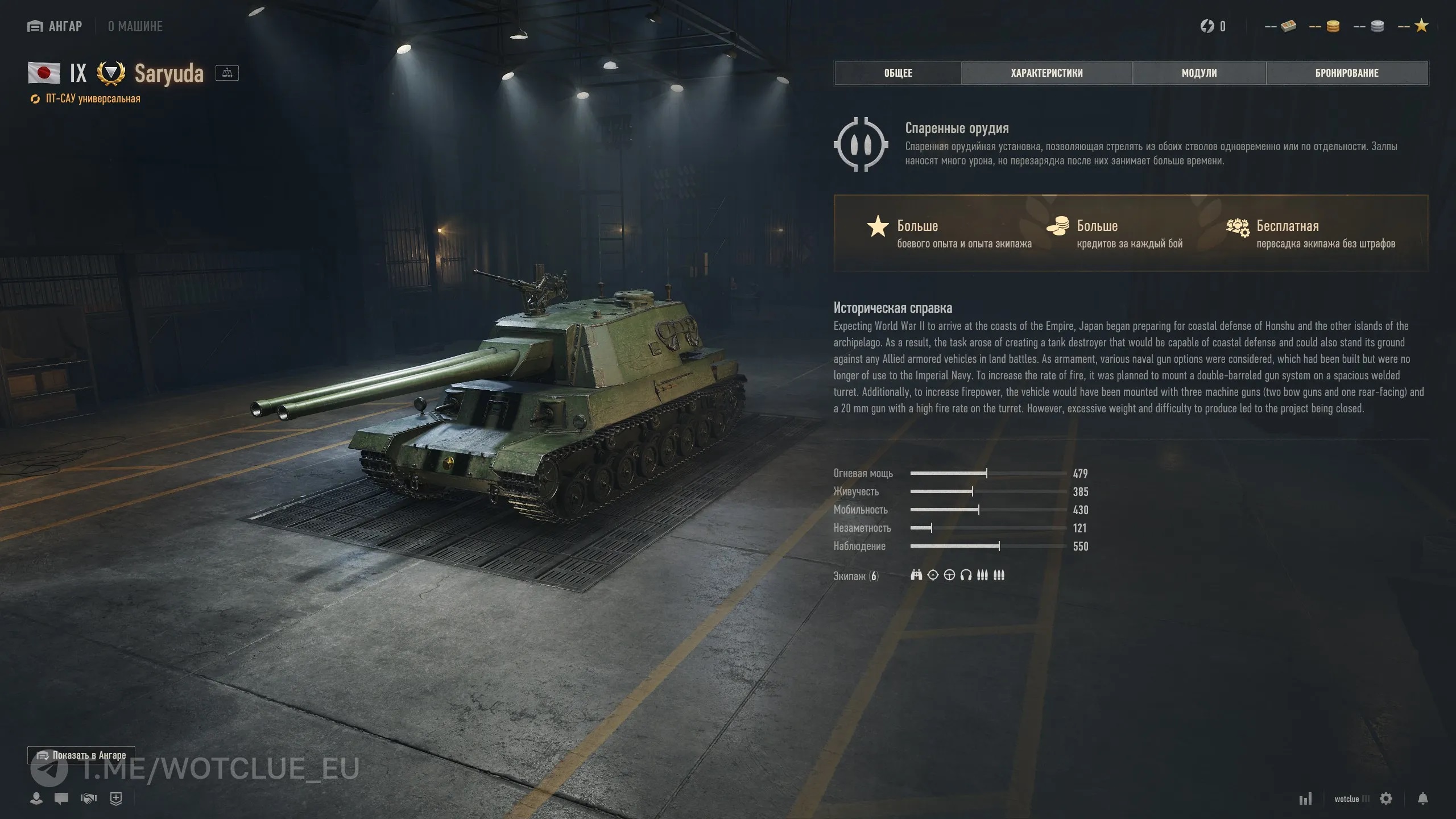This screenshot has width=1456, height=819.
Task: Click the banknotes currency icon
Action: pos(1288,26)
